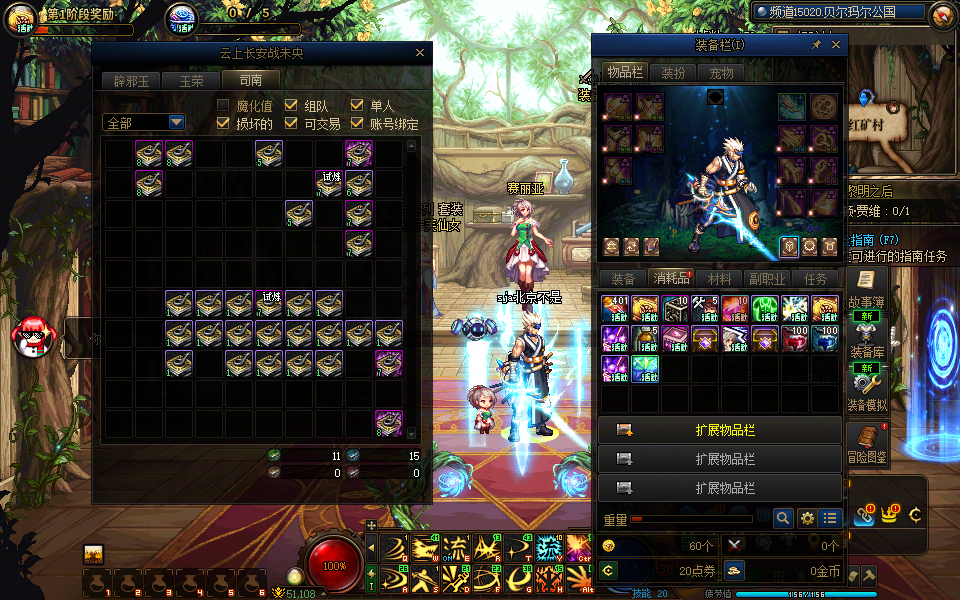Click the yellow 扩展物品栏 button
This screenshot has height=600, width=960.
click(x=719, y=430)
